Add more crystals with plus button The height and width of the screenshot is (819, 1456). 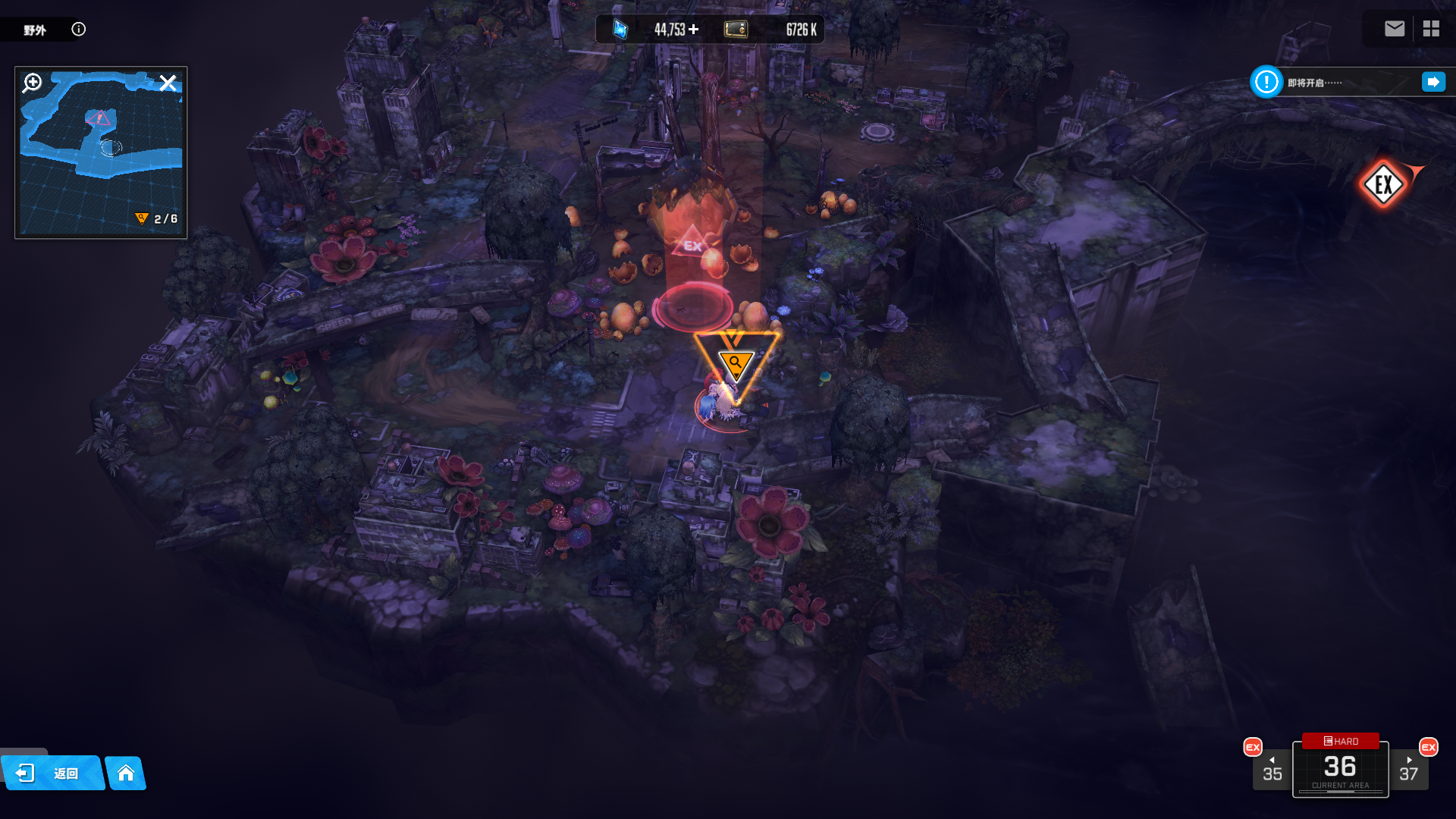click(694, 30)
